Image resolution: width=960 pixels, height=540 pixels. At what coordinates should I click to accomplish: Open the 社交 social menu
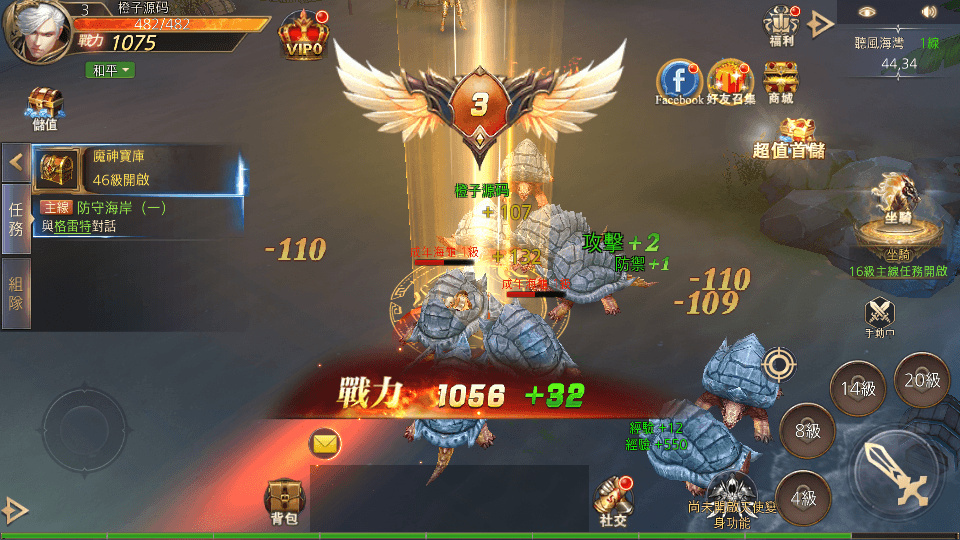(x=614, y=500)
